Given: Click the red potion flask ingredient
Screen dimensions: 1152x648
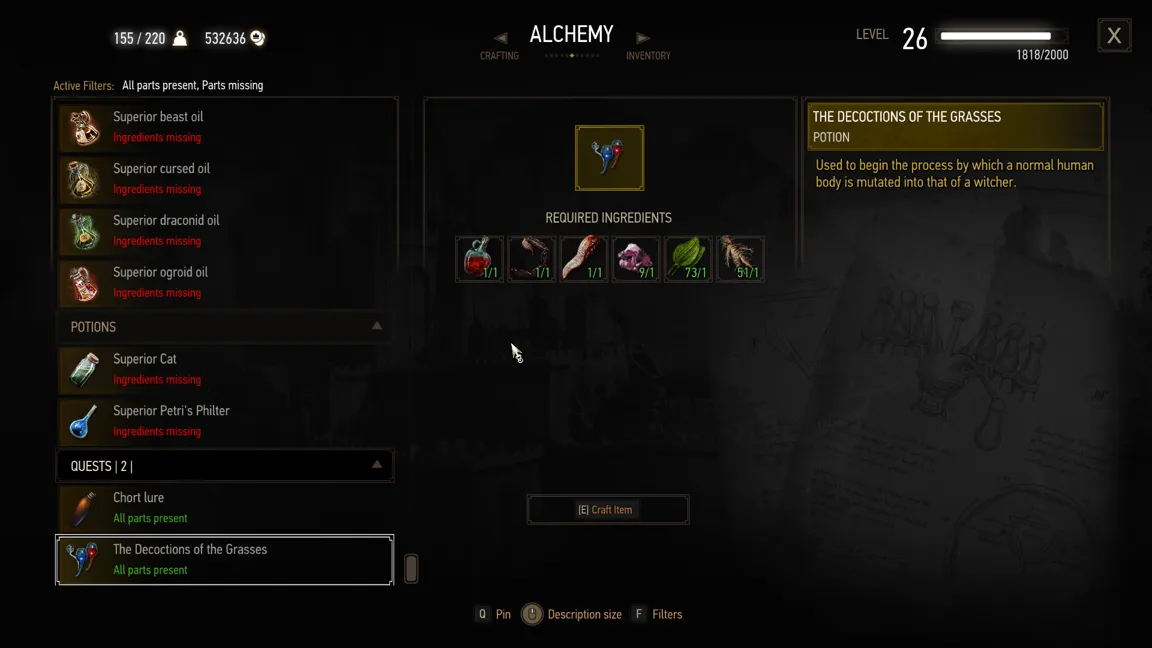Looking at the screenshot, I should [x=479, y=259].
